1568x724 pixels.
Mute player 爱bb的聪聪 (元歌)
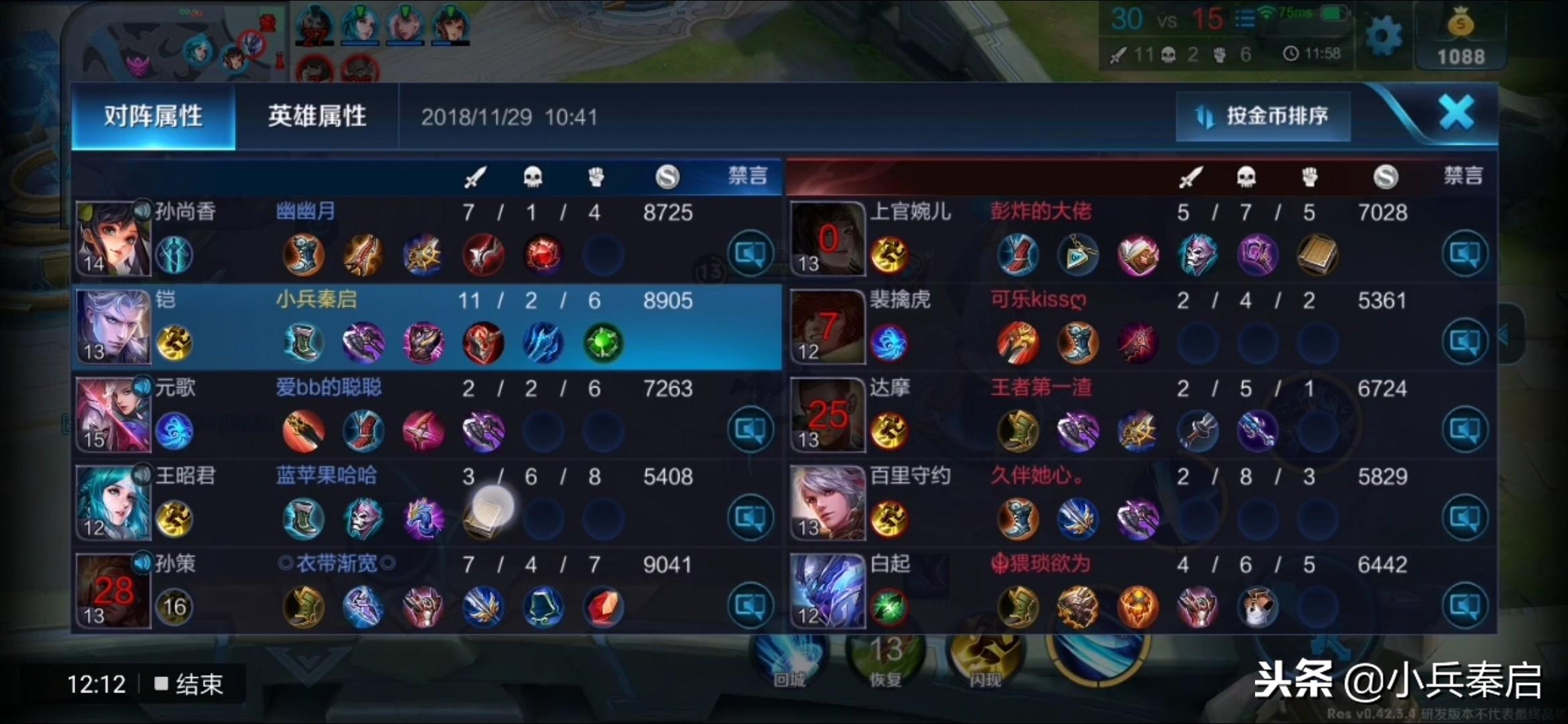[750, 429]
